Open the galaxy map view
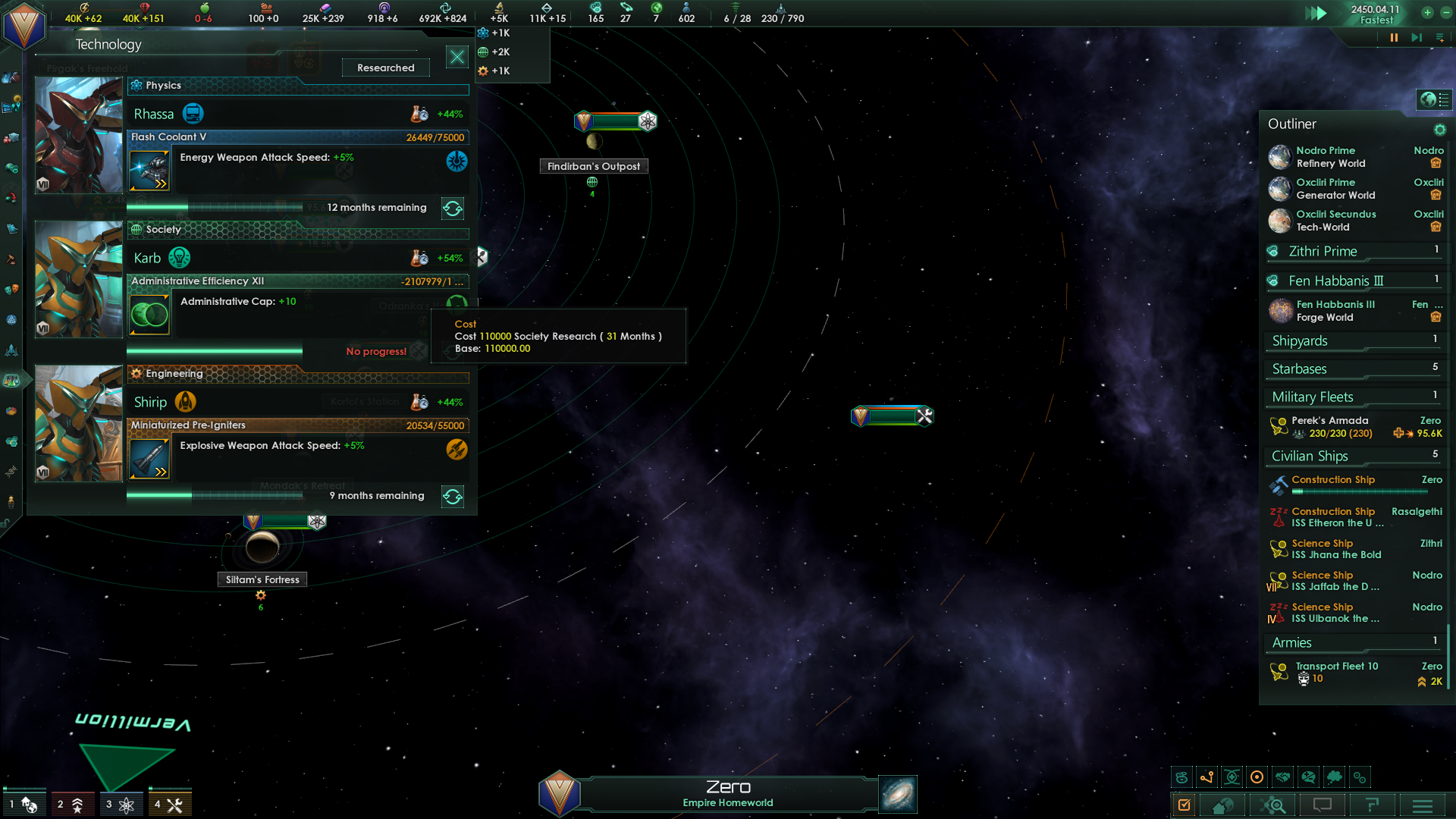Screen dimensions: 1456x819 [x=898, y=794]
